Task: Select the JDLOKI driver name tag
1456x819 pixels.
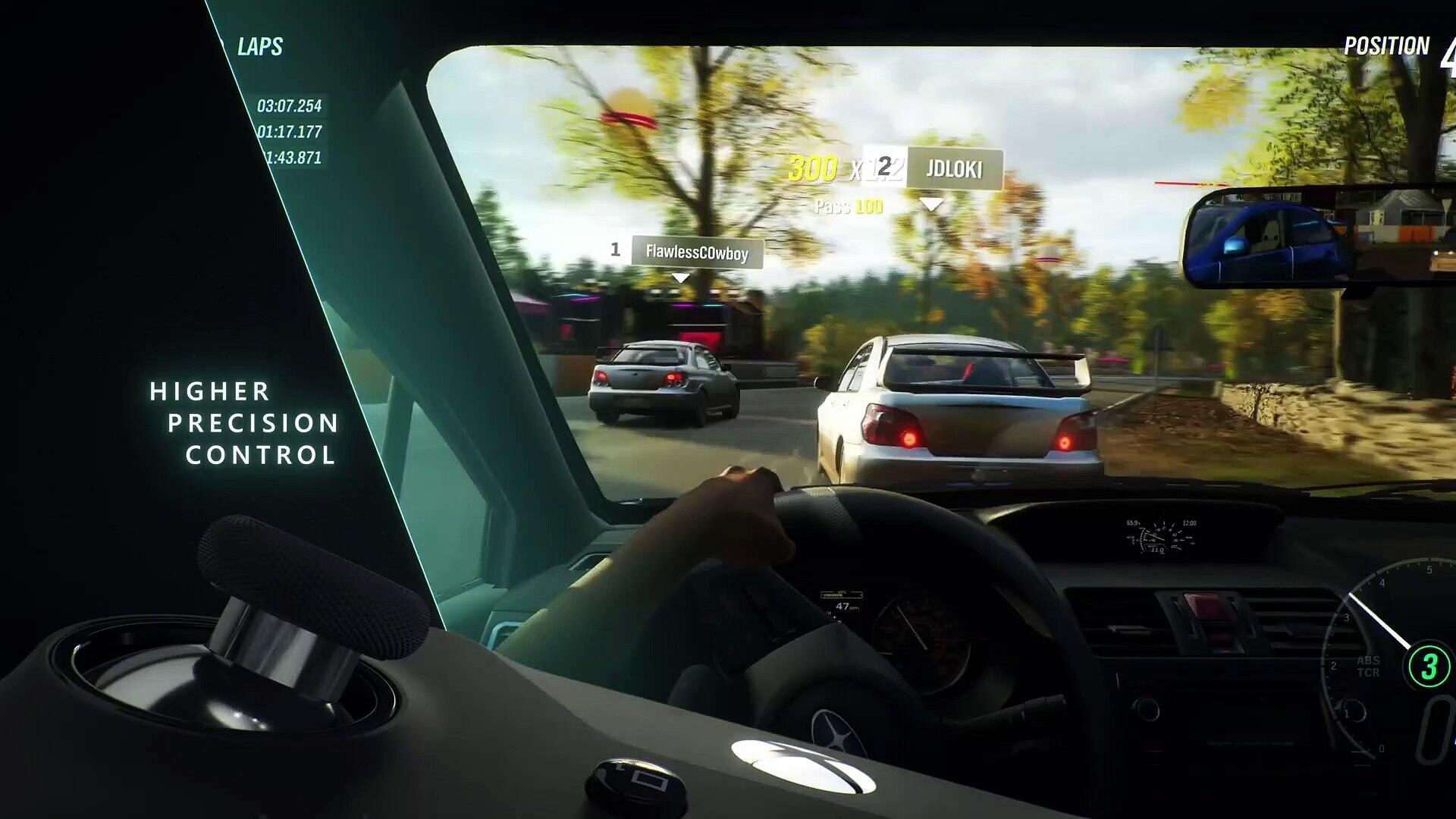Action: coord(953,168)
